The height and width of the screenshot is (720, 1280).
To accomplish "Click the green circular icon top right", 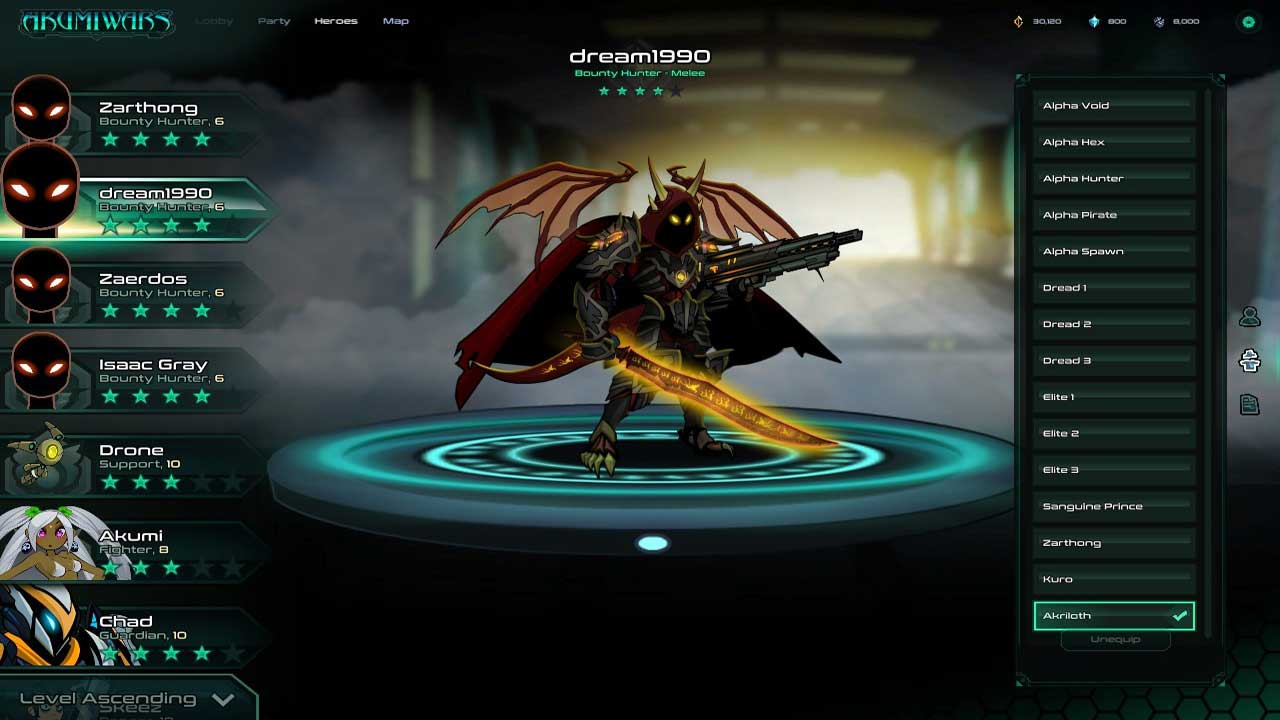I will 1248,21.
